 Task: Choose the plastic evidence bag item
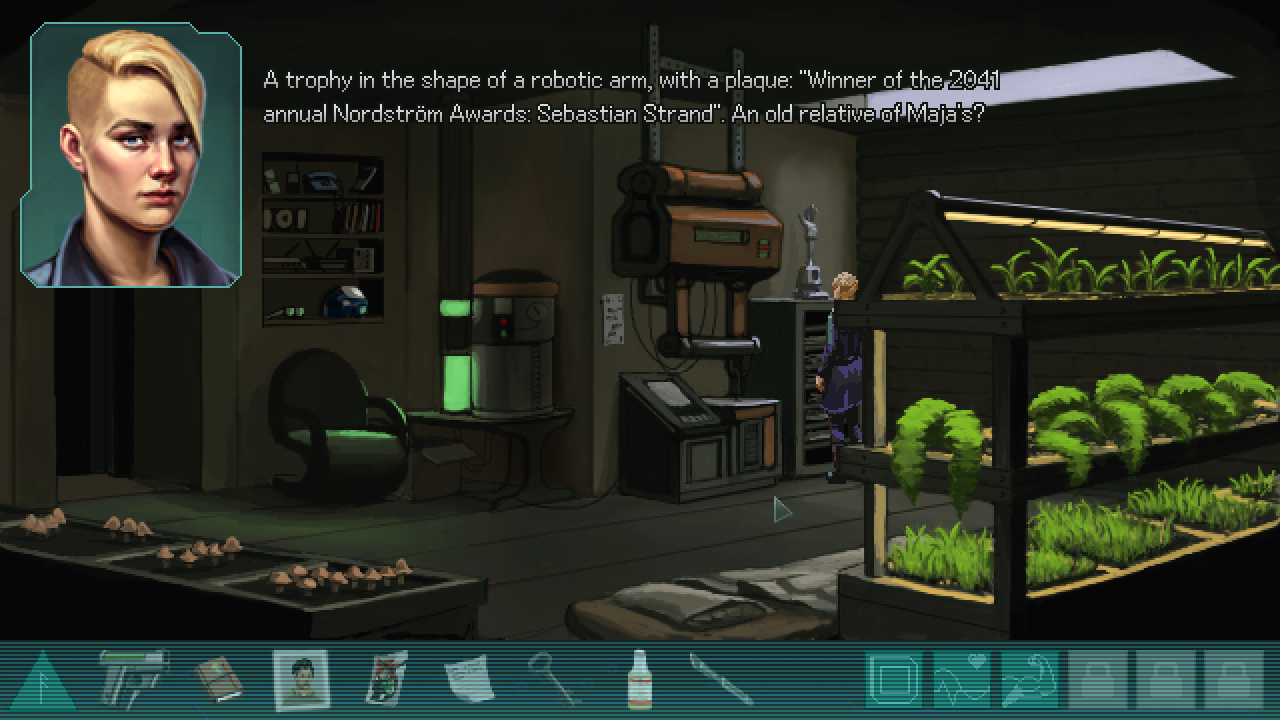(385, 680)
